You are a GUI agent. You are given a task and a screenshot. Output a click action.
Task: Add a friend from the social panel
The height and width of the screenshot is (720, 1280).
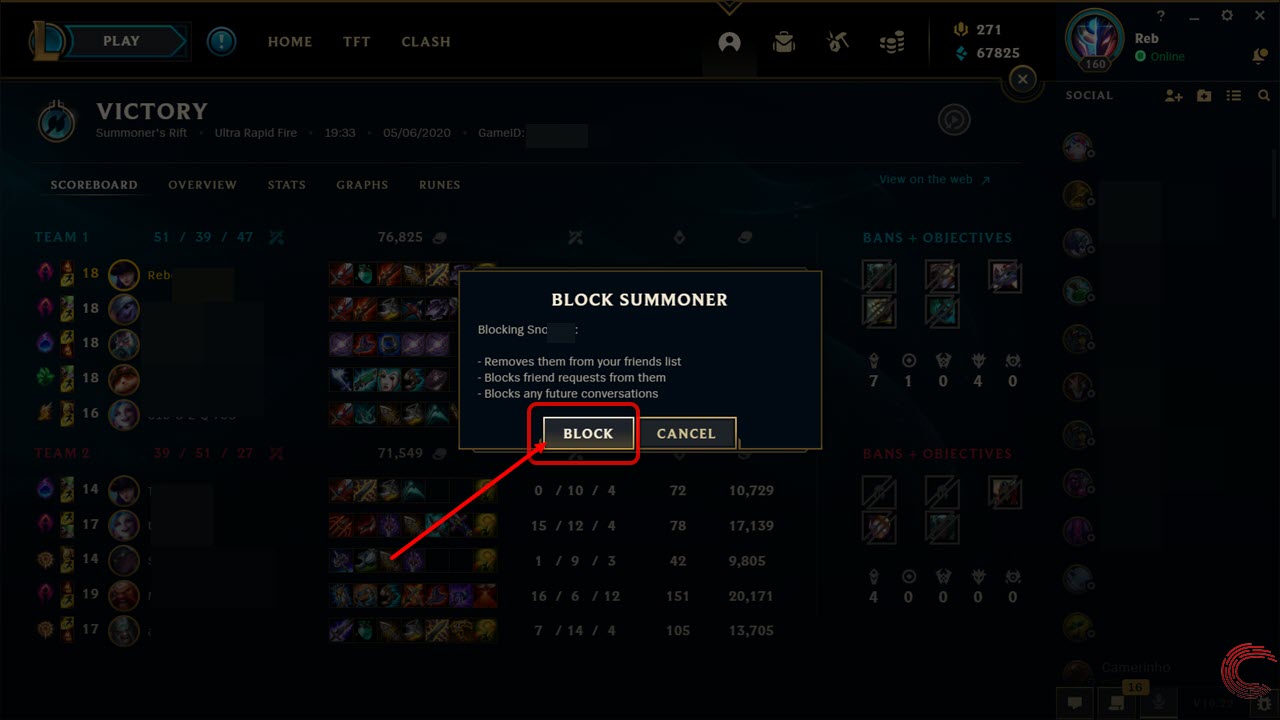1172,95
